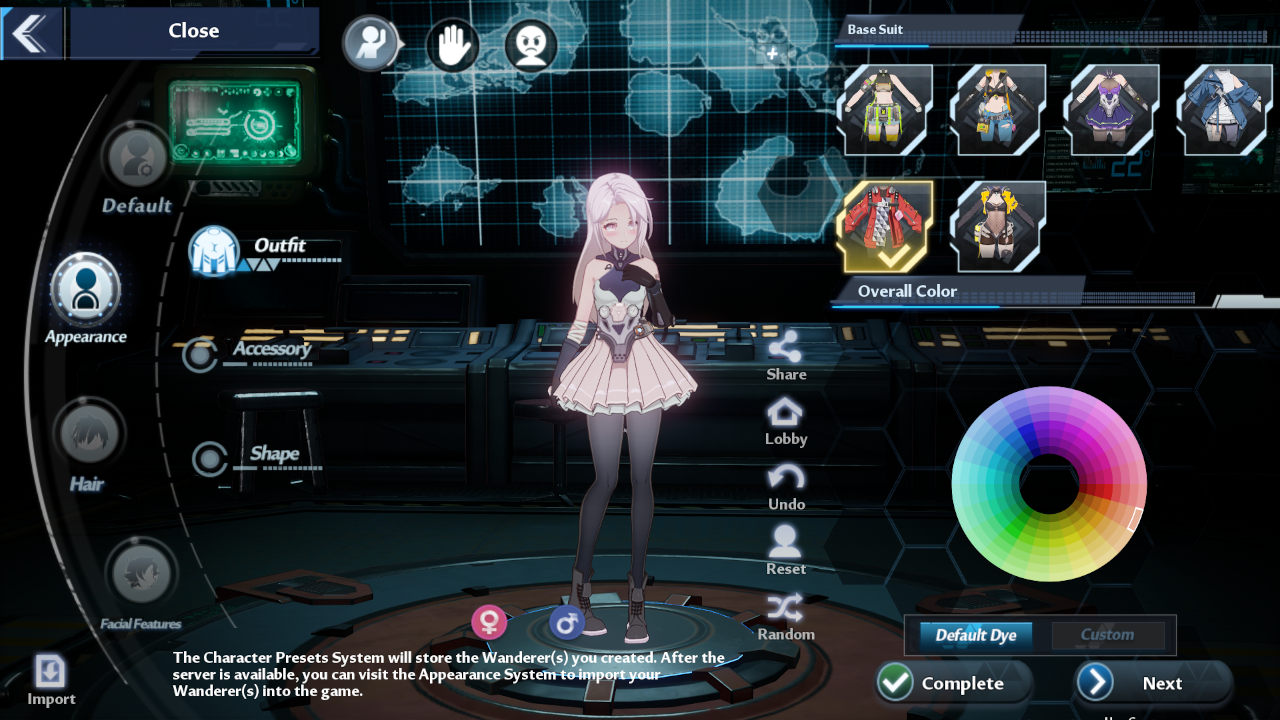
Task: Open Facial Features category
Action: click(141, 575)
